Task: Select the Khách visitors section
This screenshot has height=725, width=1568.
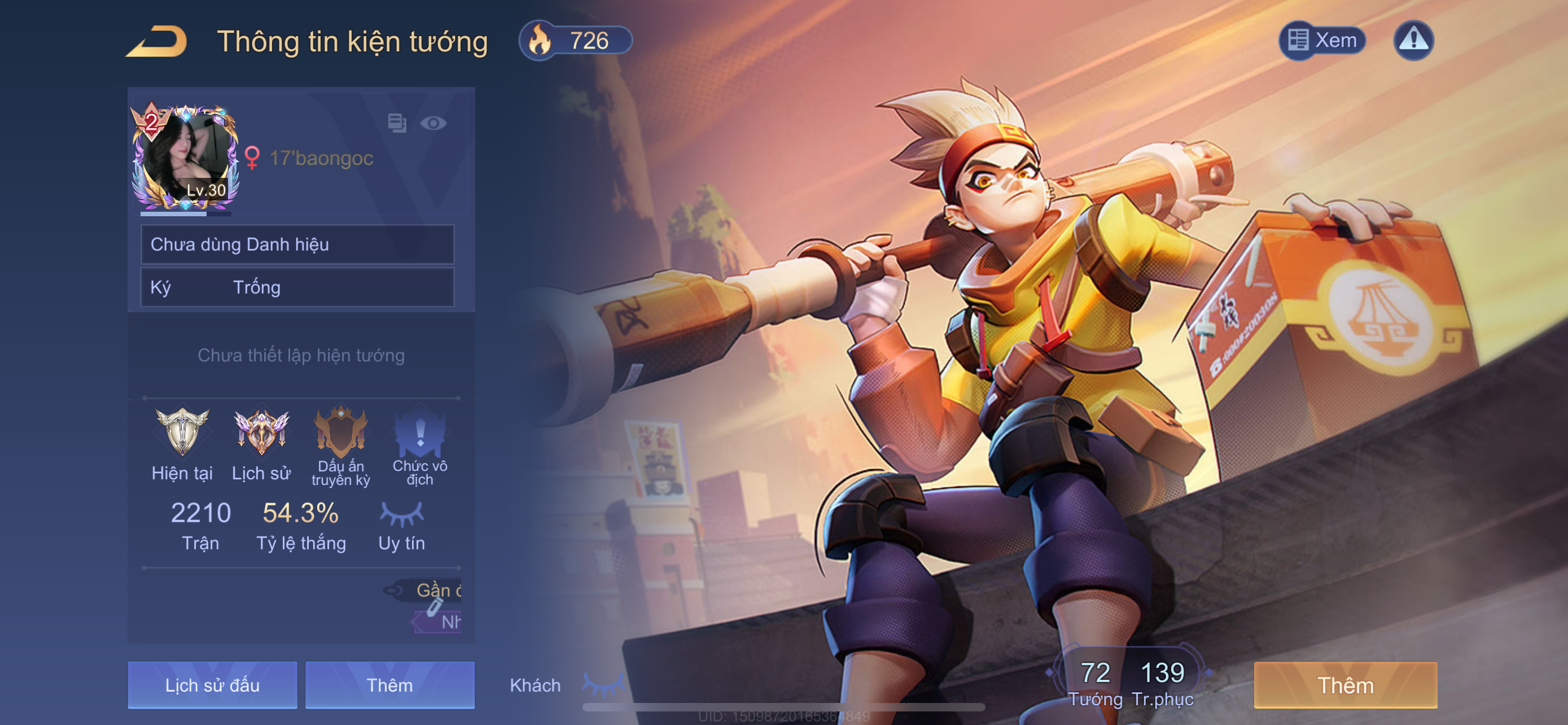Action: pyautogui.click(x=535, y=685)
